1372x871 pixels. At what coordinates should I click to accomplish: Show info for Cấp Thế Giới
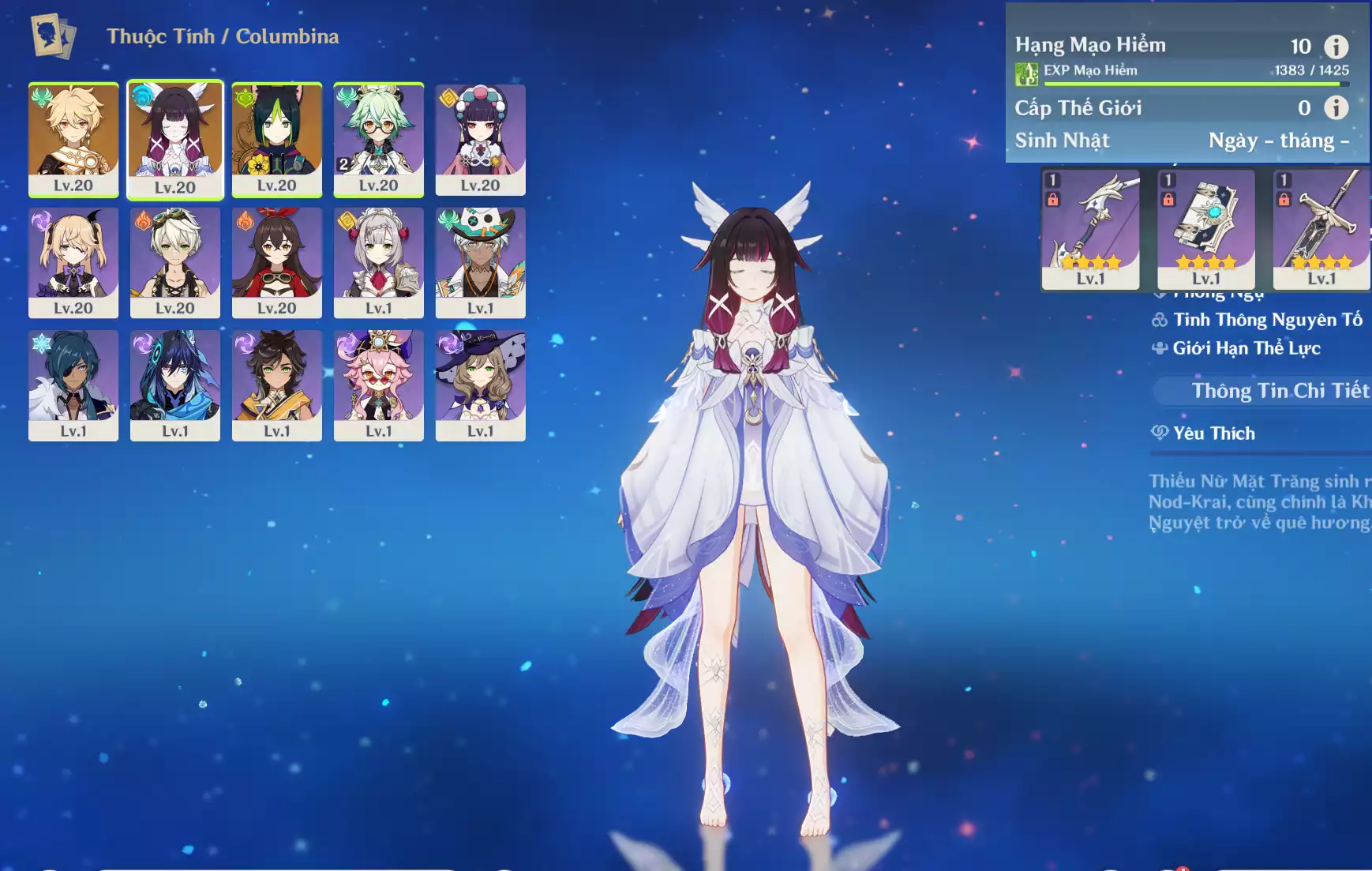click(1336, 107)
